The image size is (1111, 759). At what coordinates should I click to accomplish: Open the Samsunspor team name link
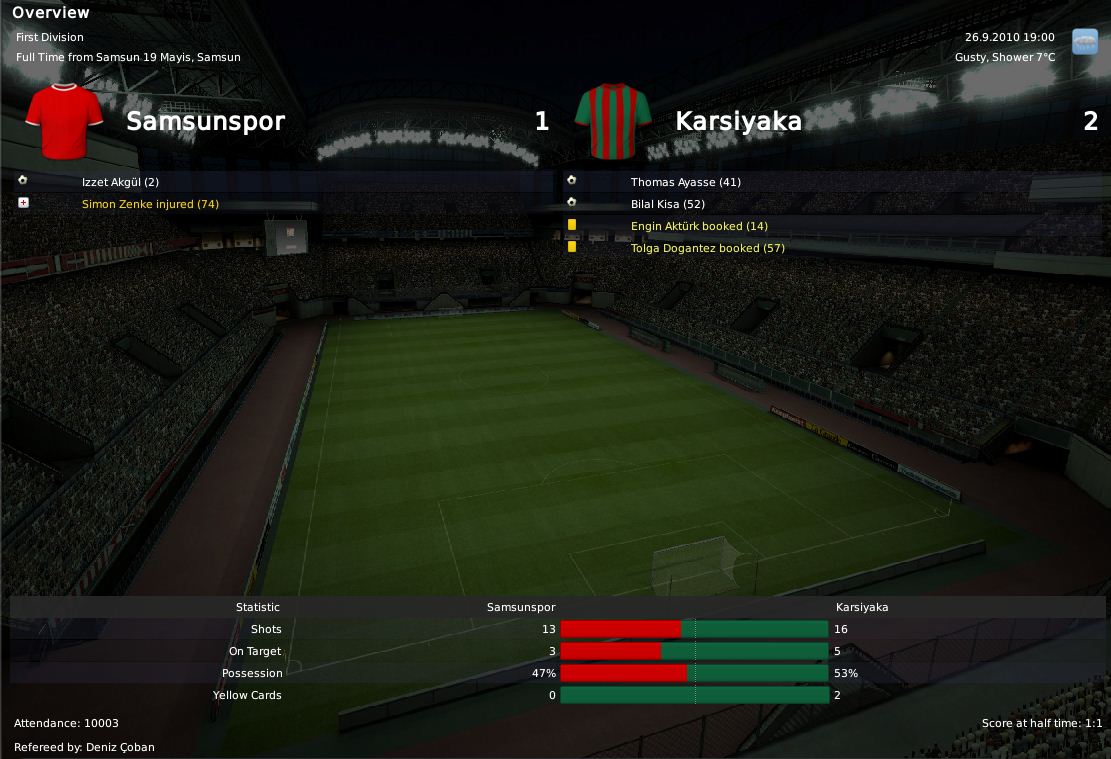tap(205, 122)
